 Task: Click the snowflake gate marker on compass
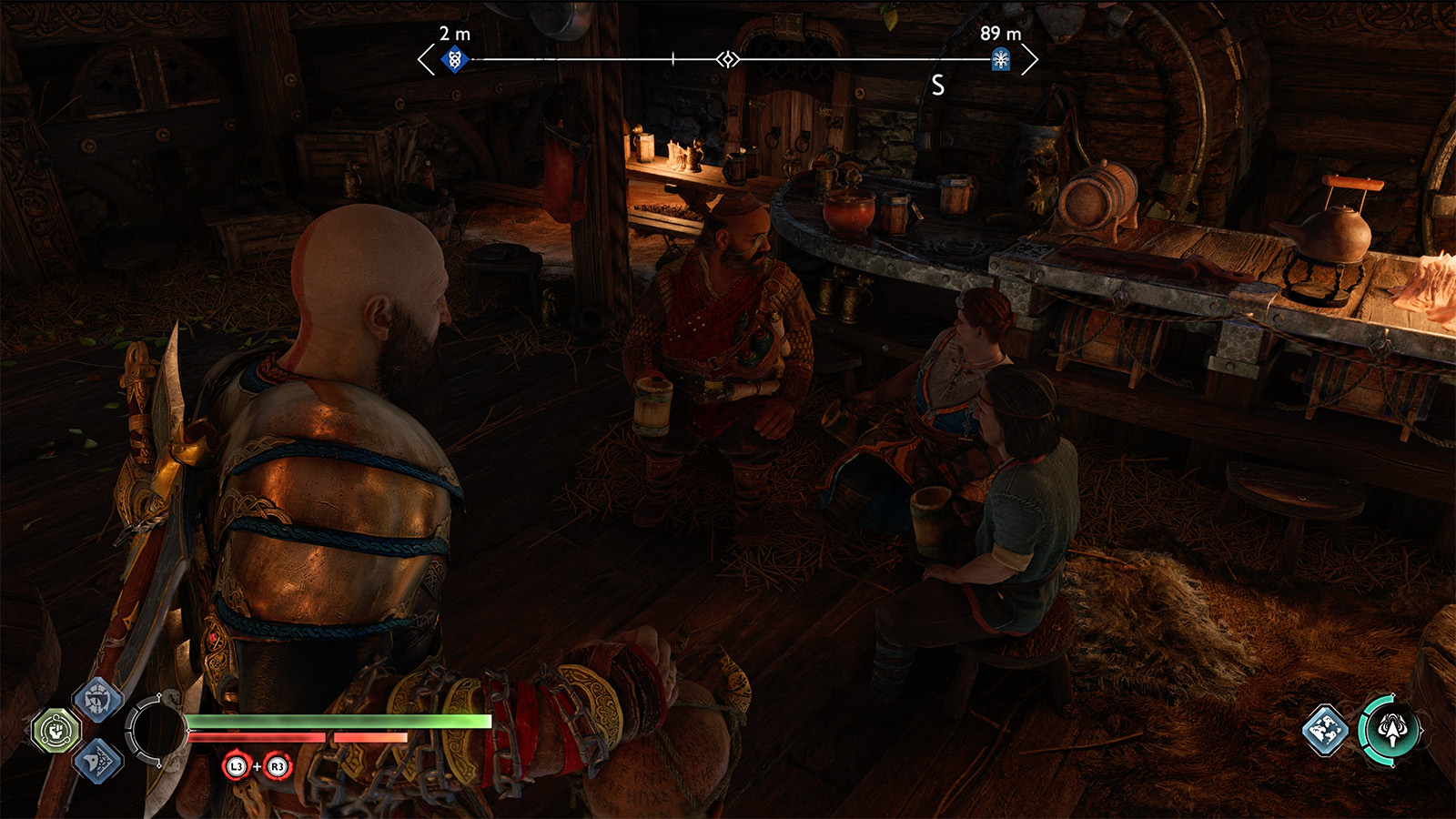click(x=1000, y=60)
